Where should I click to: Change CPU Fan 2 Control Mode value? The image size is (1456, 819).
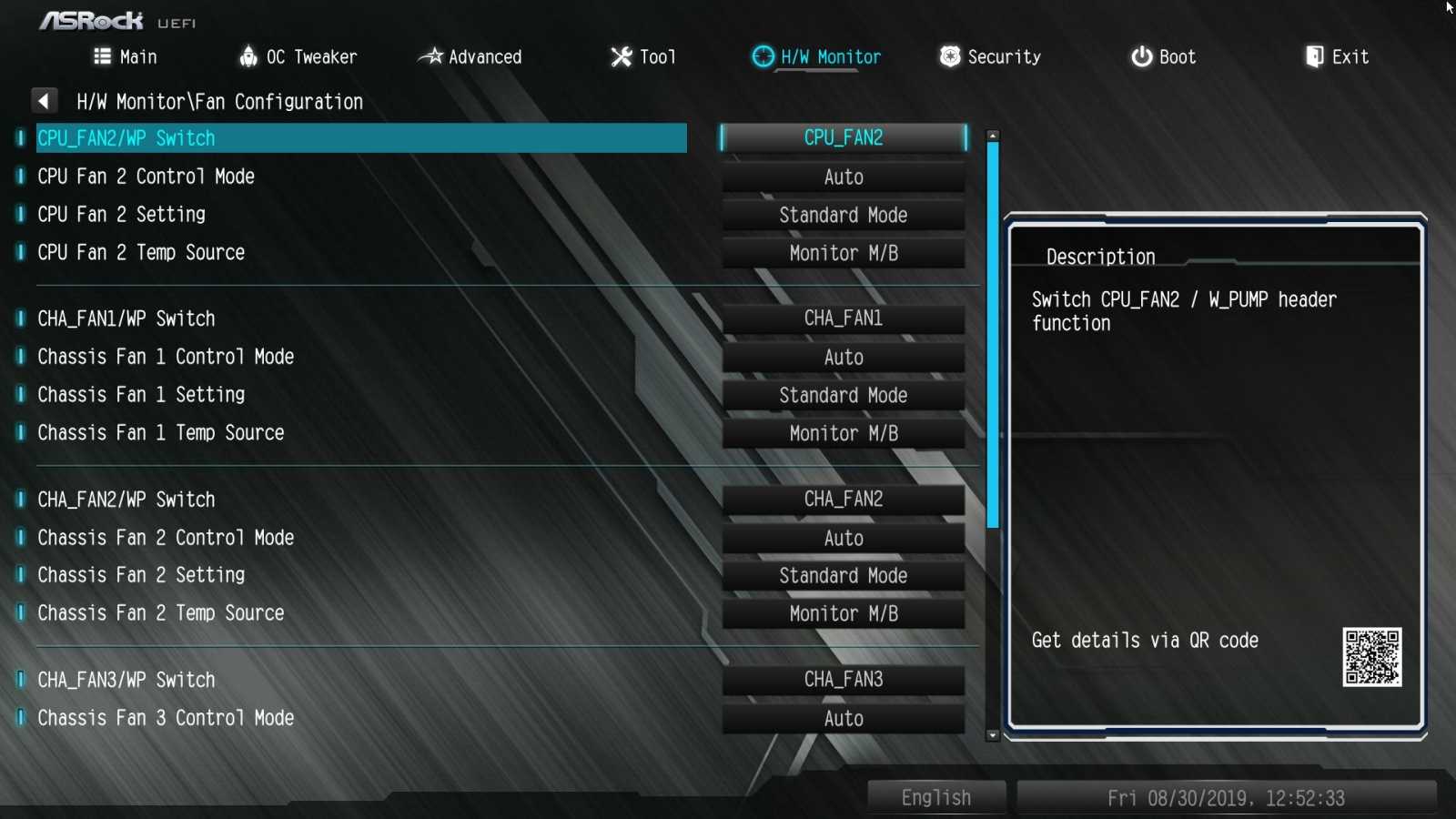843,177
